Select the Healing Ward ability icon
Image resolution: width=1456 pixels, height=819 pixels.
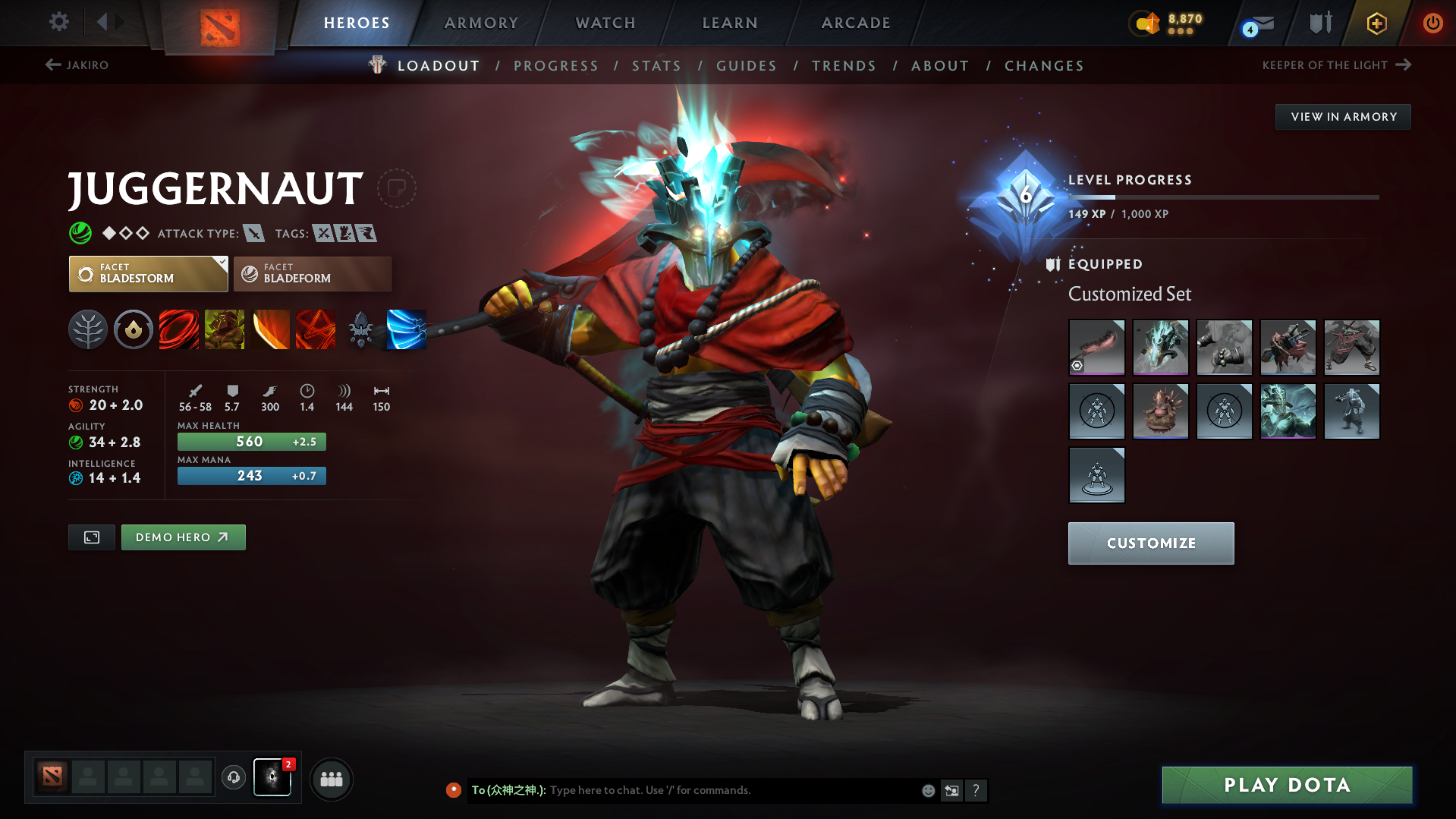coord(225,329)
